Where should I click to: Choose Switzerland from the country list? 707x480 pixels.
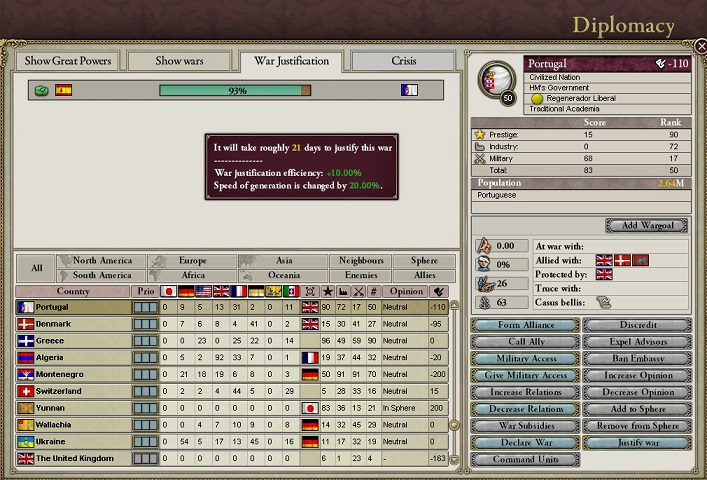click(x=59, y=391)
